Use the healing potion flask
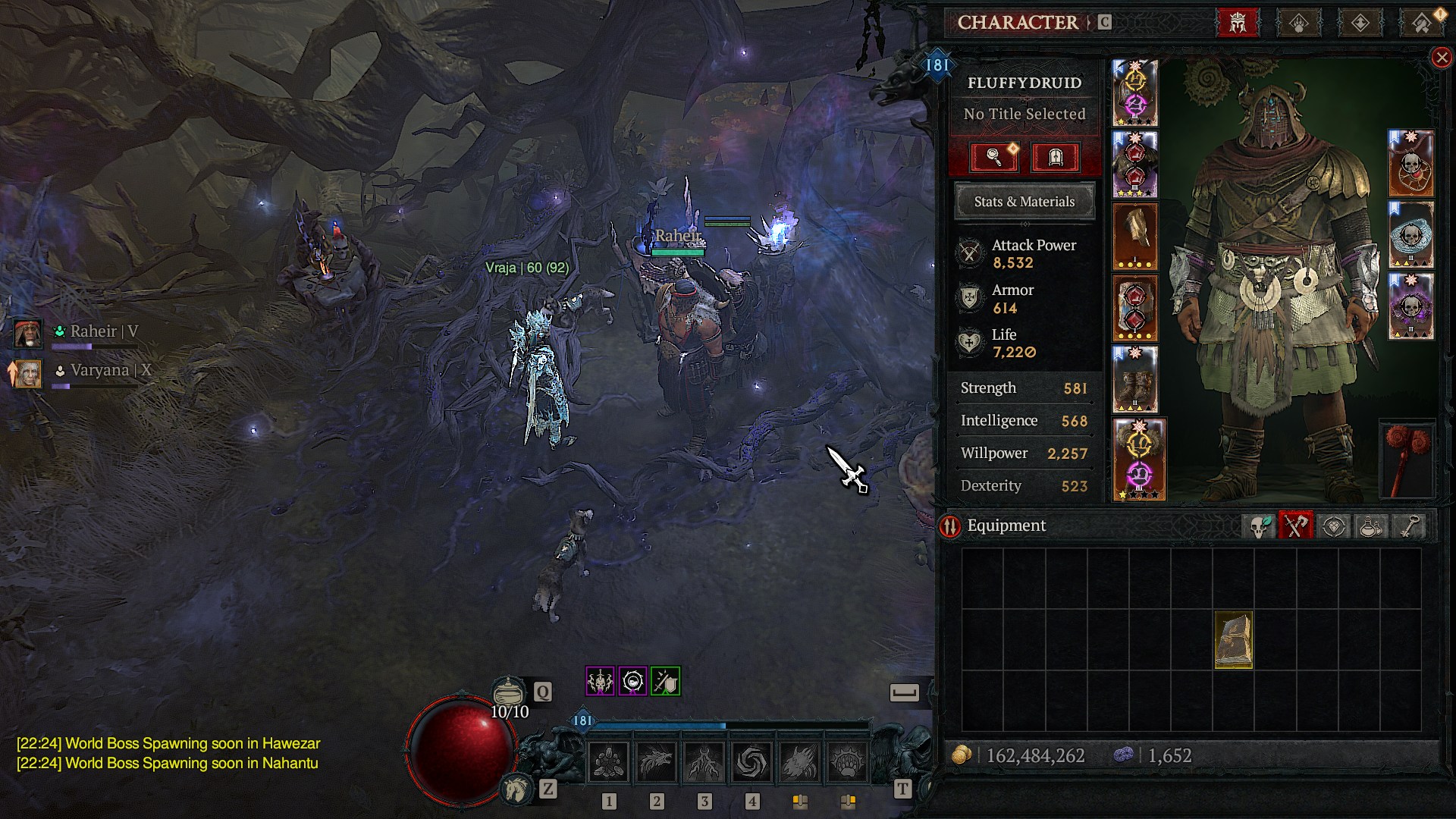This screenshot has width=1456, height=819. point(509,693)
